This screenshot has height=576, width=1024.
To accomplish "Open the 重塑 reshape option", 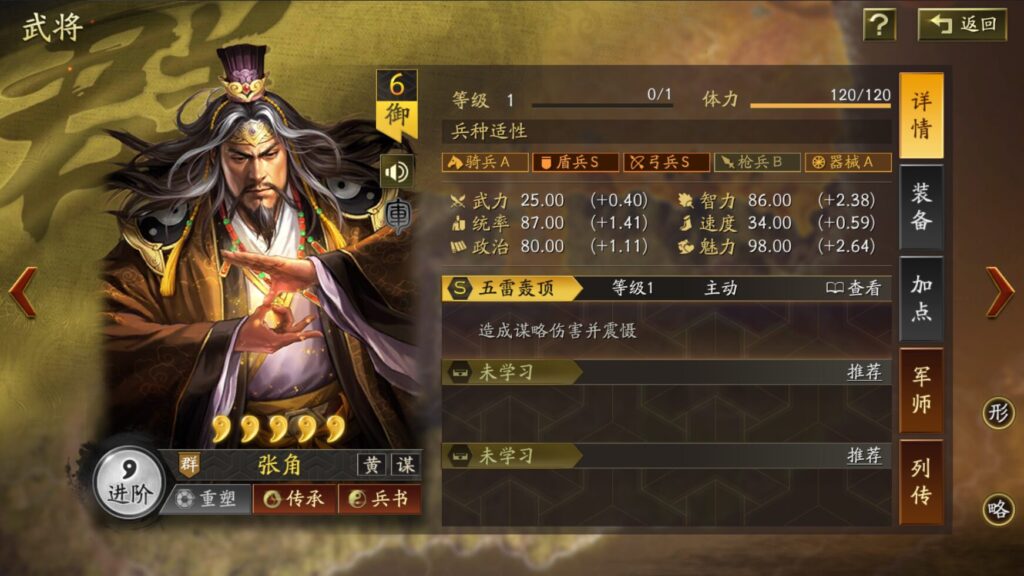I will pyautogui.click(x=208, y=498).
